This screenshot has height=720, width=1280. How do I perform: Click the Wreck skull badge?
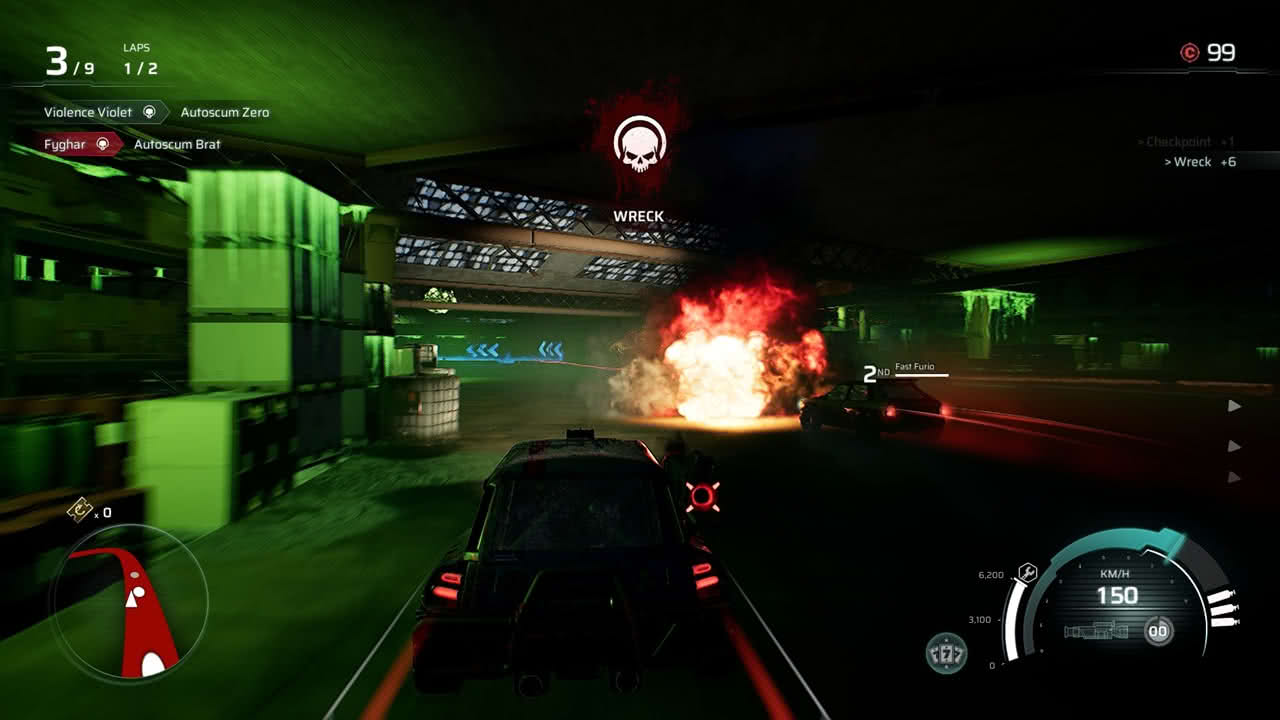coord(639,145)
